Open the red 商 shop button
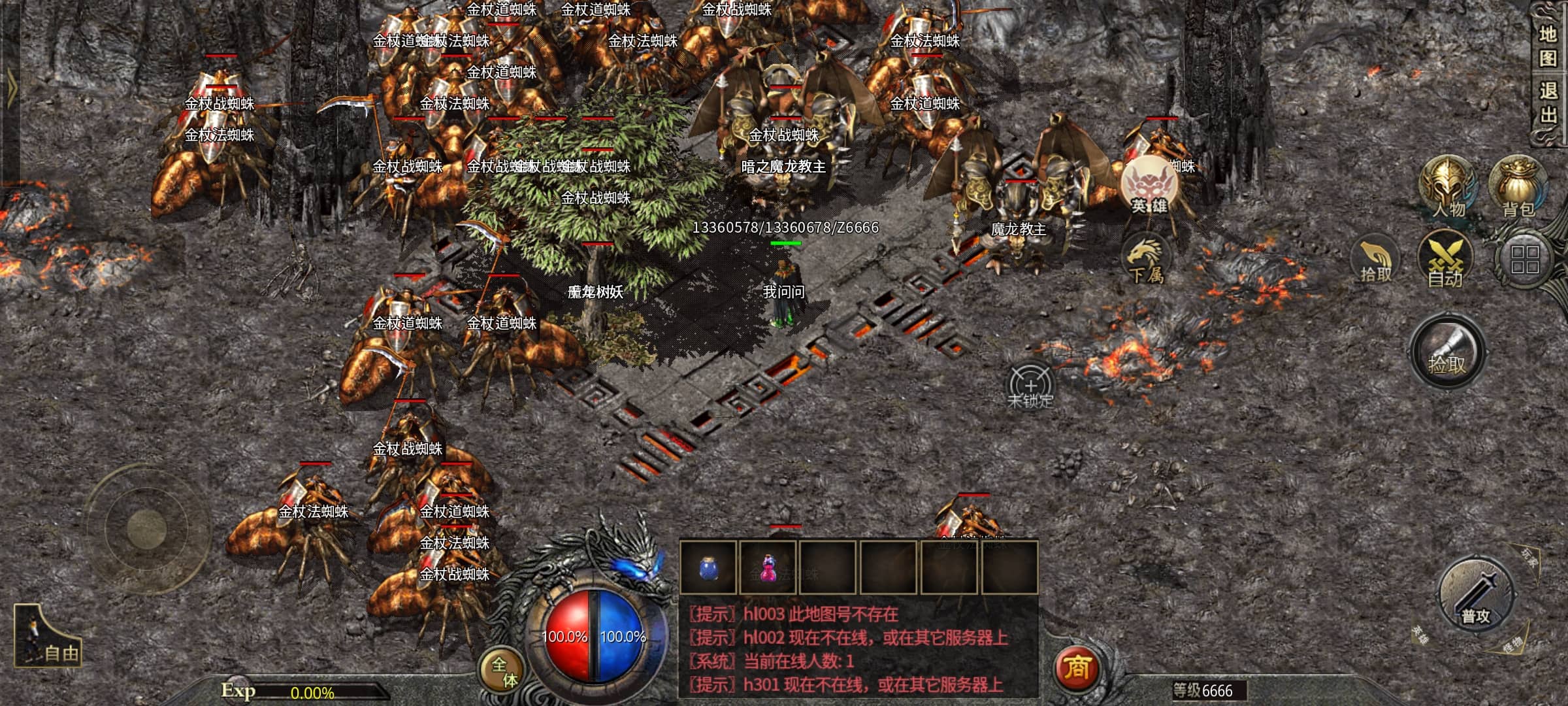 click(1076, 667)
